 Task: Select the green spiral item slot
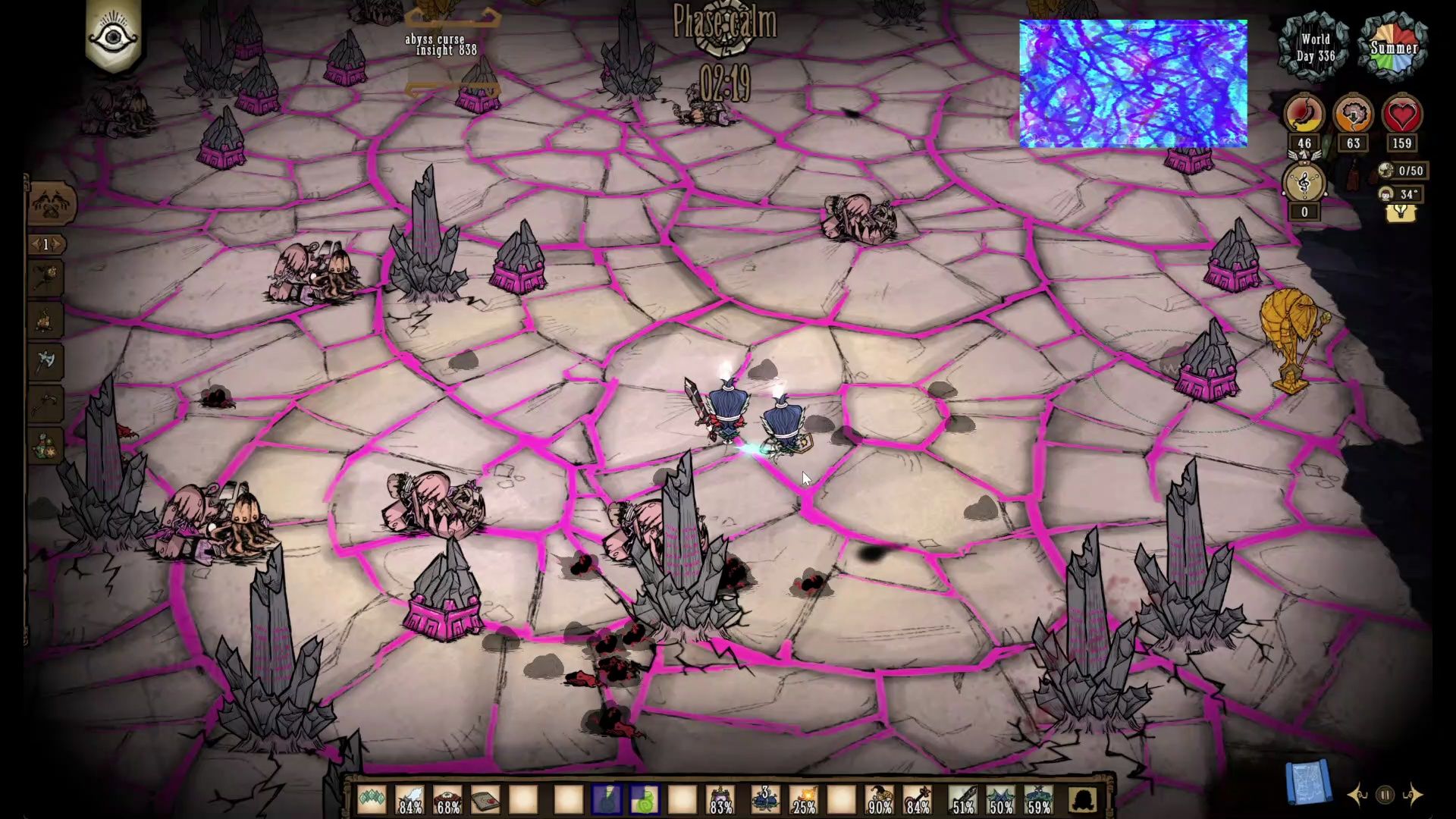click(645, 799)
